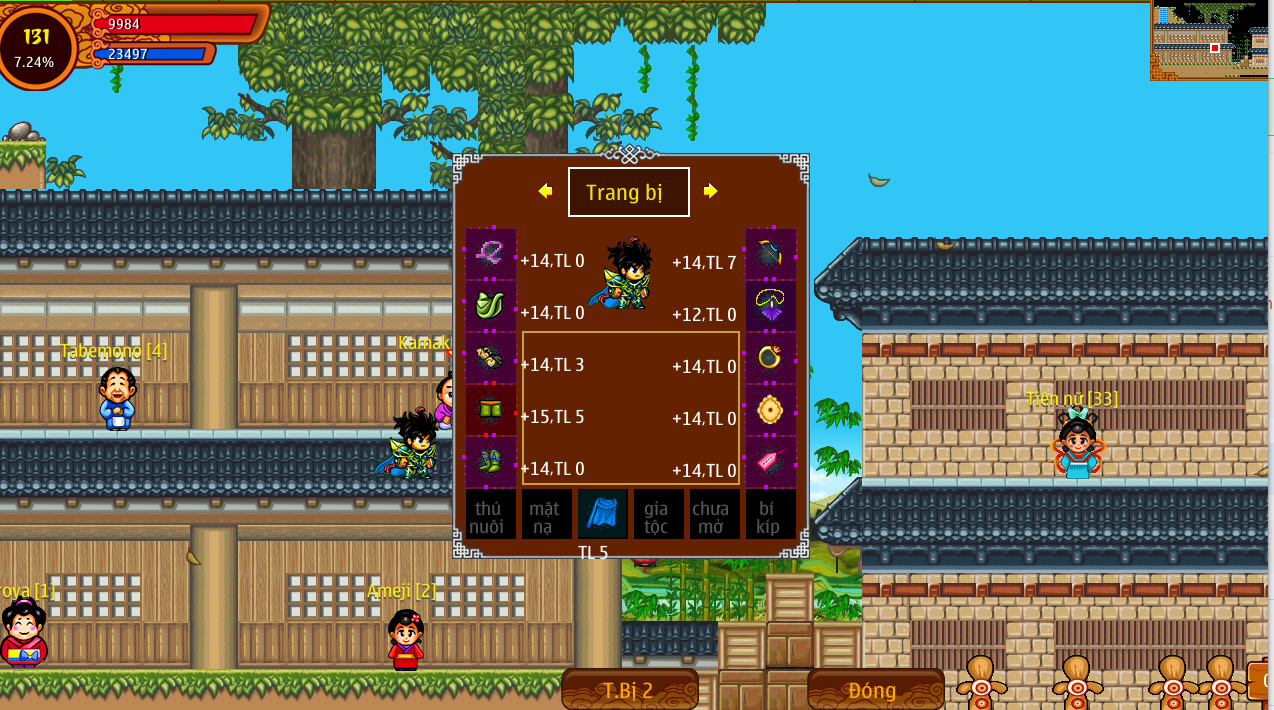Select the purple necklace slot

click(771, 306)
